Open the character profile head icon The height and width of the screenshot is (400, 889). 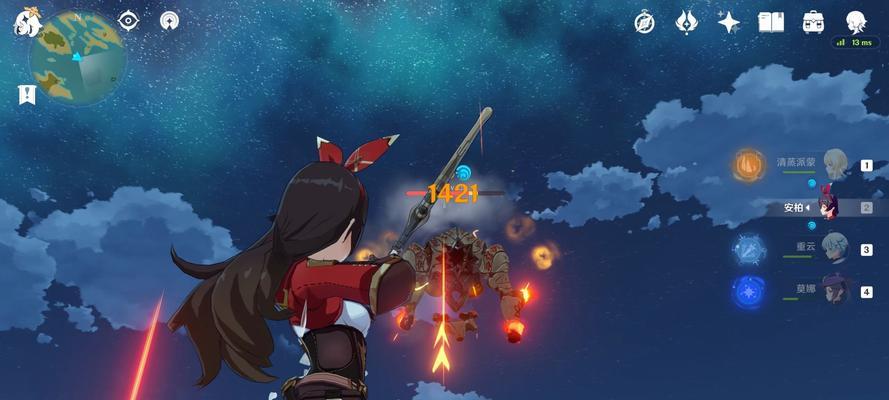point(855,22)
